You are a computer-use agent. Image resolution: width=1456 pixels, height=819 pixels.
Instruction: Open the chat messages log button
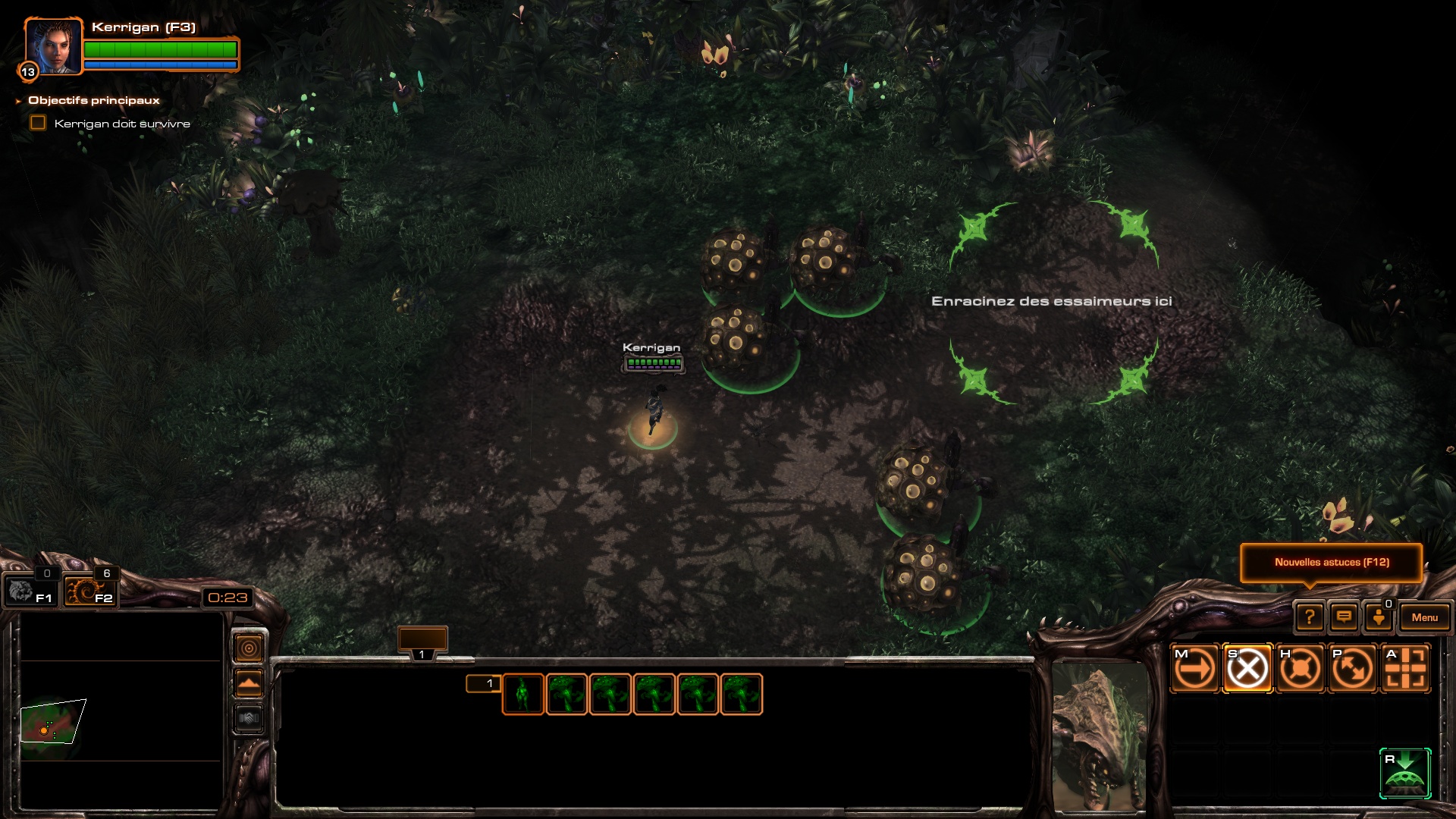pyautogui.click(x=1344, y=617)
